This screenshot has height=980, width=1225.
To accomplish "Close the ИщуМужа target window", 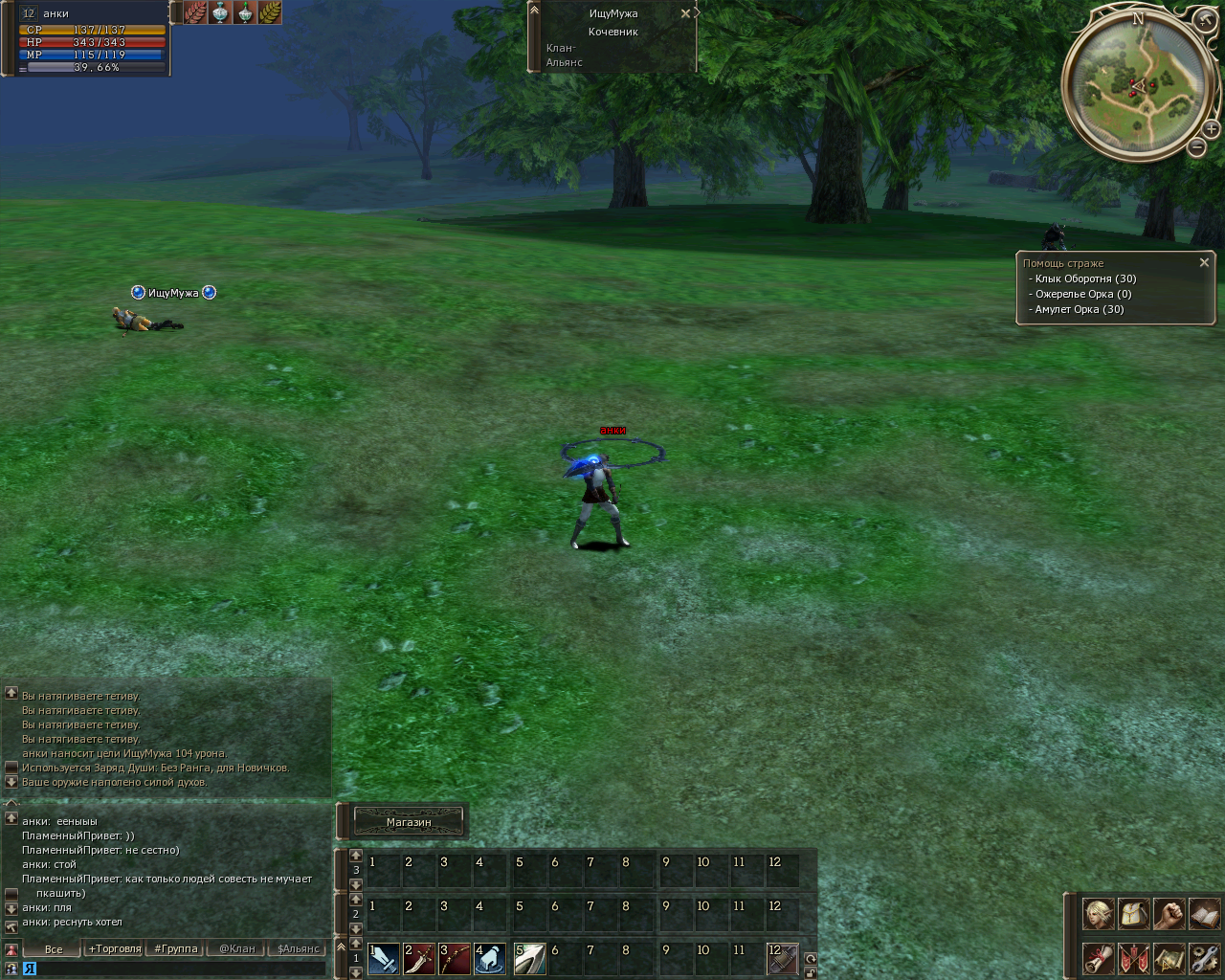I will (x=685, y=13).
